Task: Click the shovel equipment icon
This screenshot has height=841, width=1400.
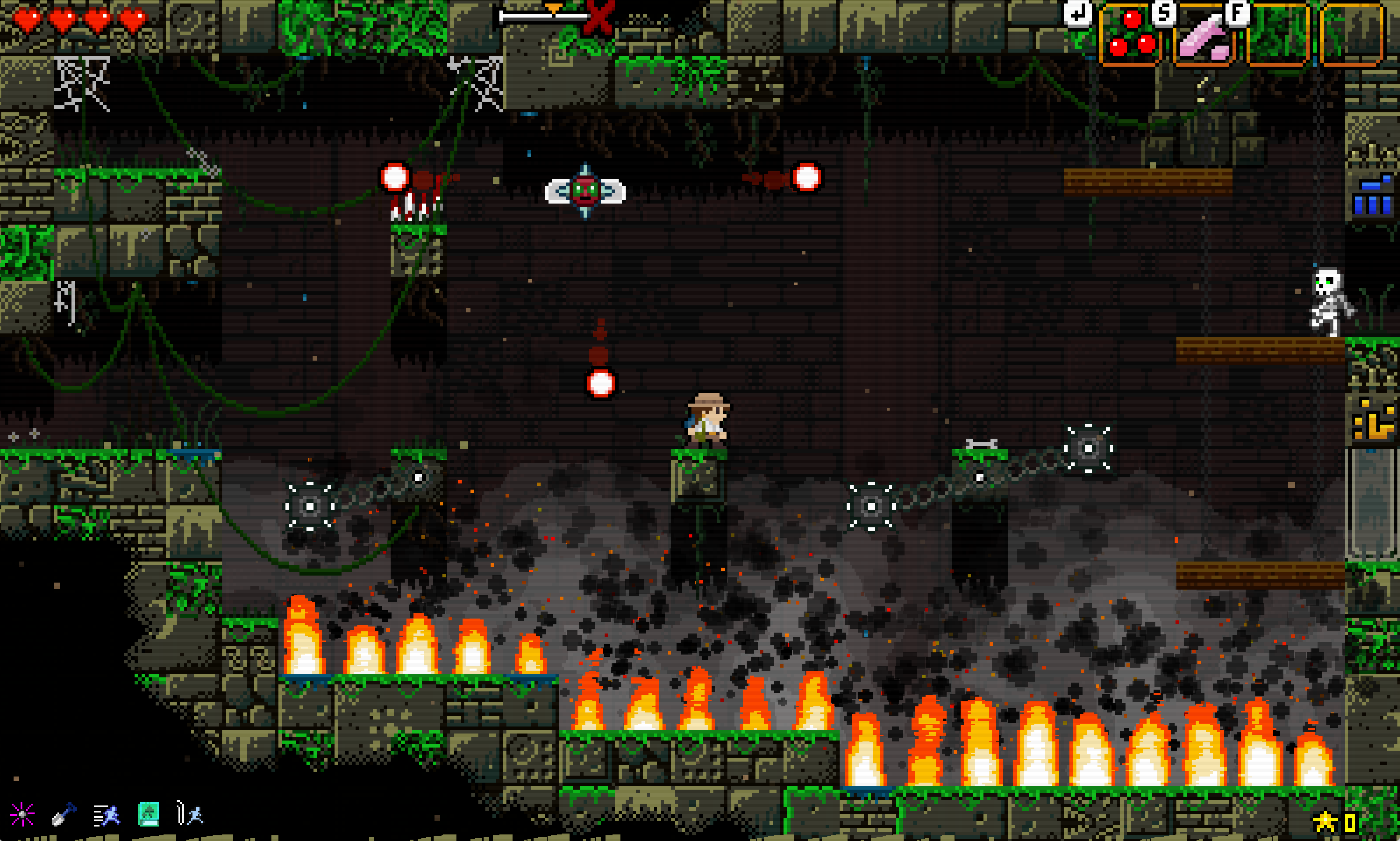Action: click(x=64, y=814)
